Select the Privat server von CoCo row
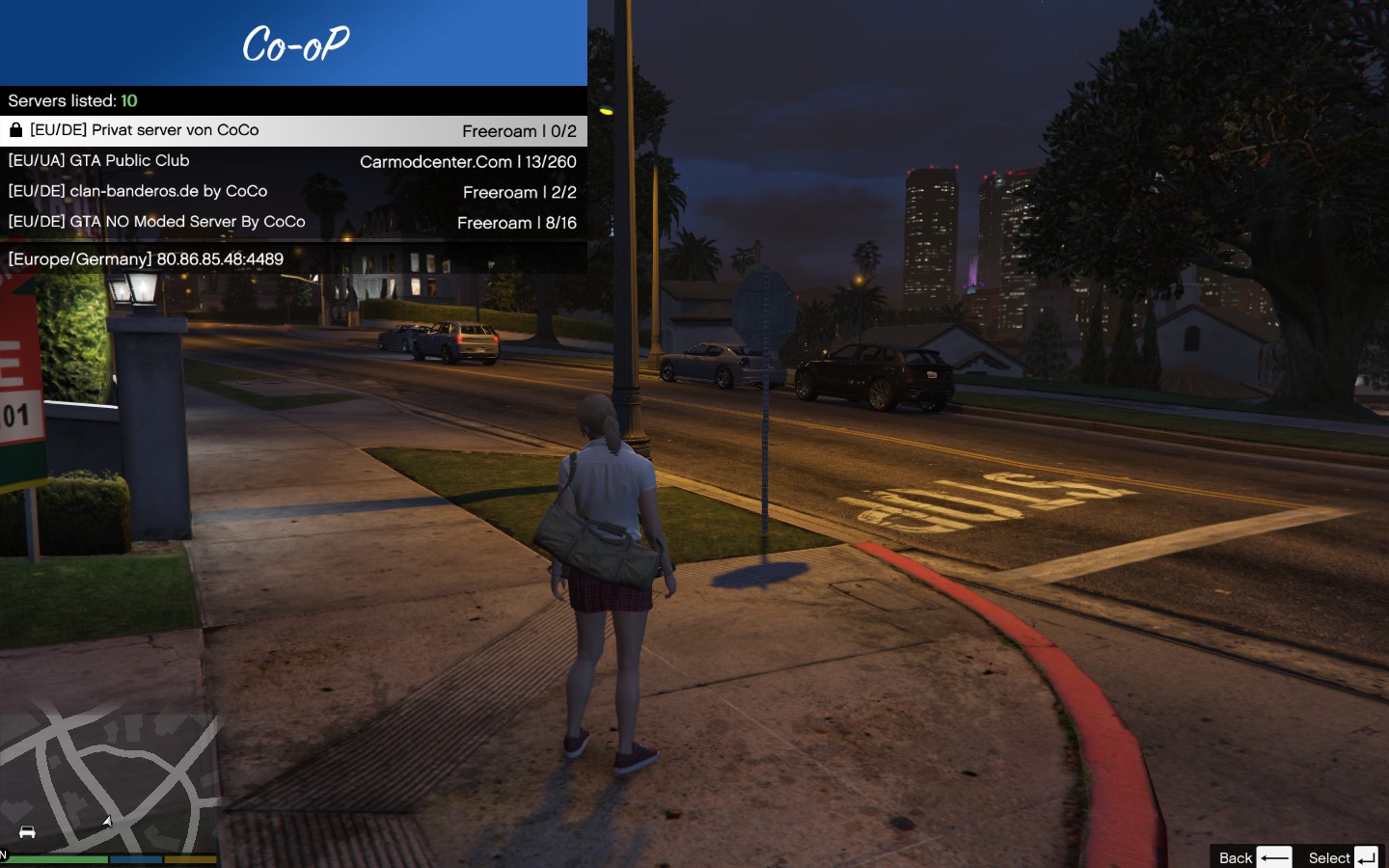The width and height of the screenshot is (1389, 868). (x=293, y=131)
